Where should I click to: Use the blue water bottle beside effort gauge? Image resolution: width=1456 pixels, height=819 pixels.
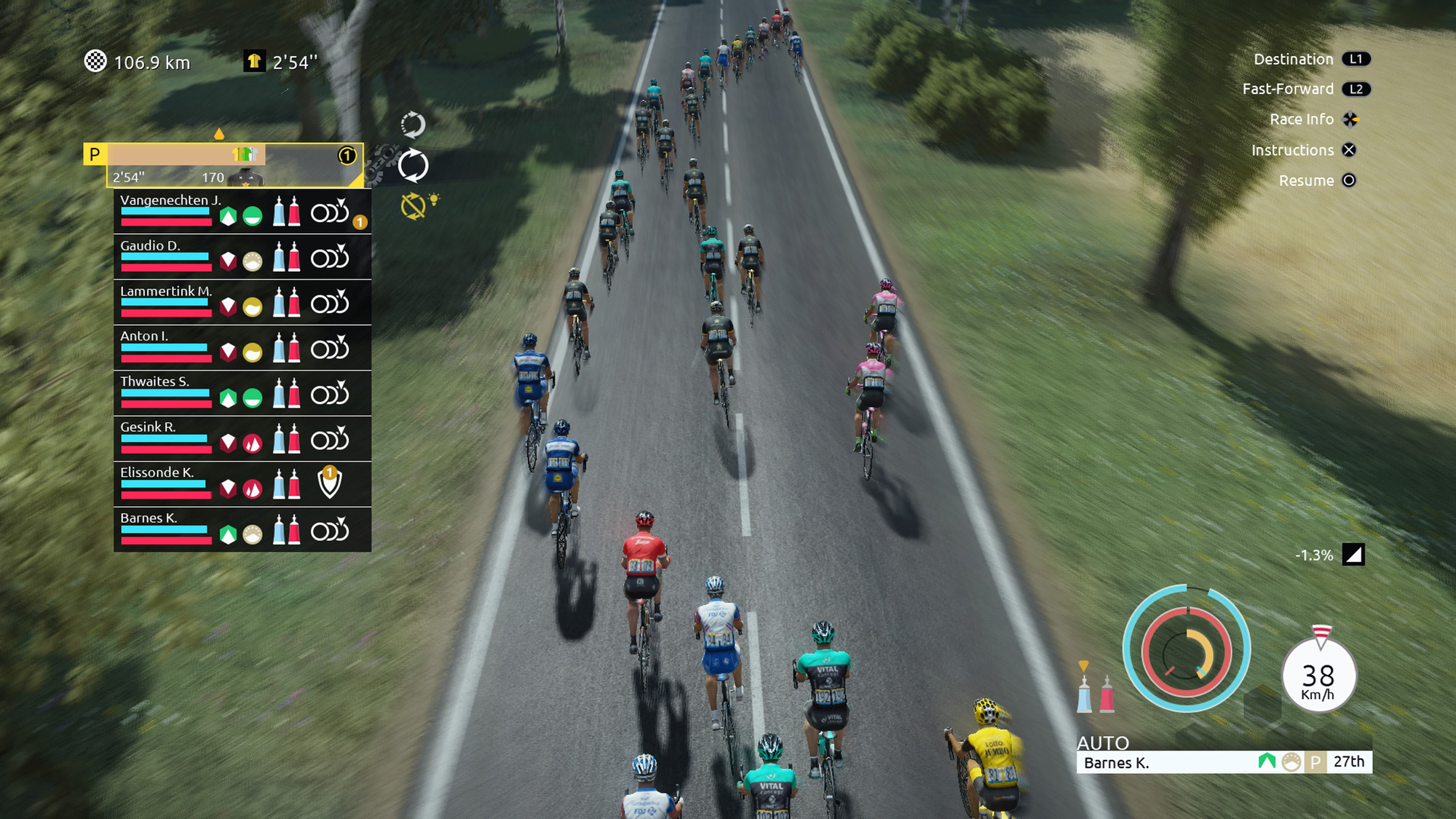coord(1084,694)
